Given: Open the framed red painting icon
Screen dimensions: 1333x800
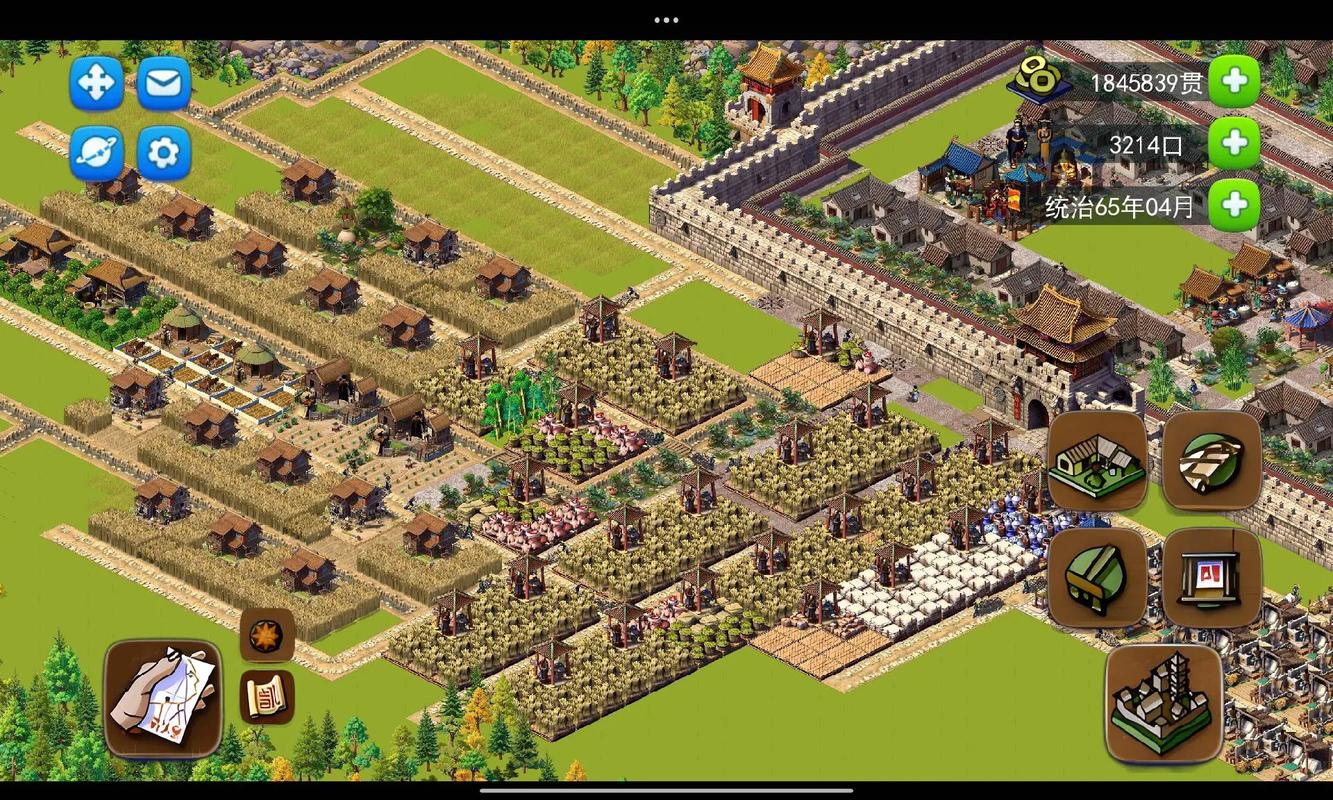Looking at the screenshot, I should (1212, 577).
